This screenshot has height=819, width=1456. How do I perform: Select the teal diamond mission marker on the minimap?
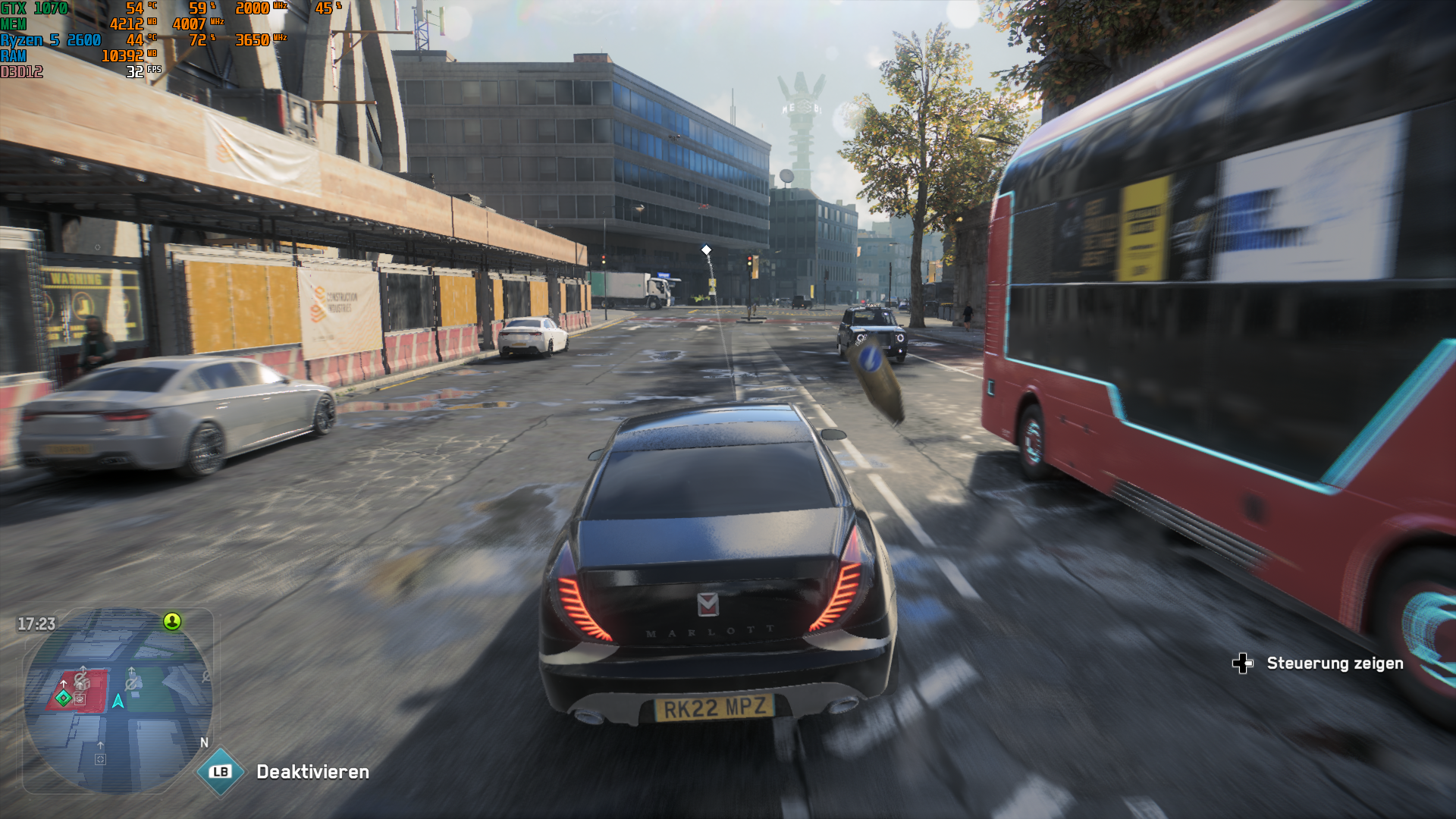click(64, 699)
